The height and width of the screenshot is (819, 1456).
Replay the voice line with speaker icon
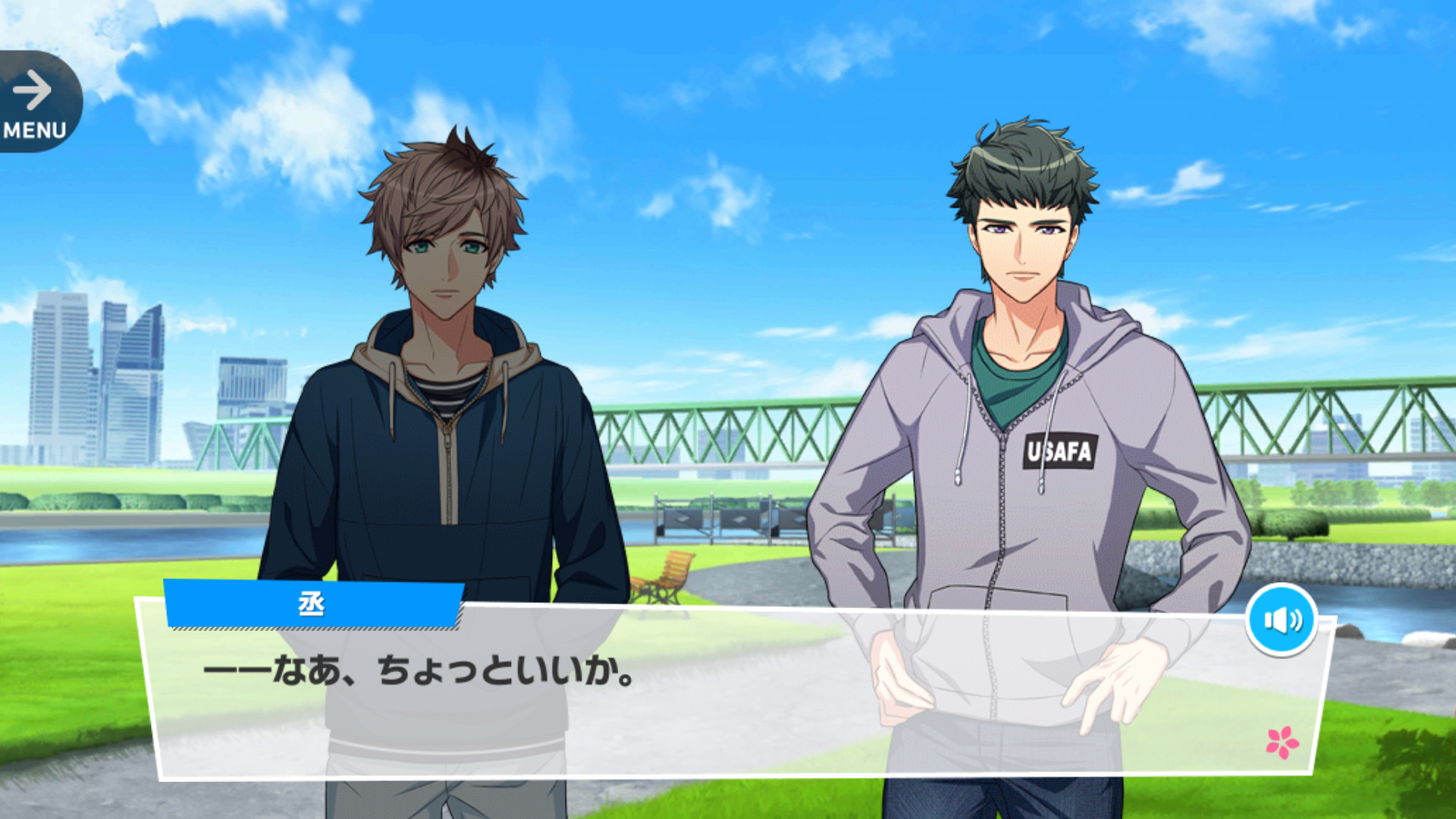tap(1282, 620)
